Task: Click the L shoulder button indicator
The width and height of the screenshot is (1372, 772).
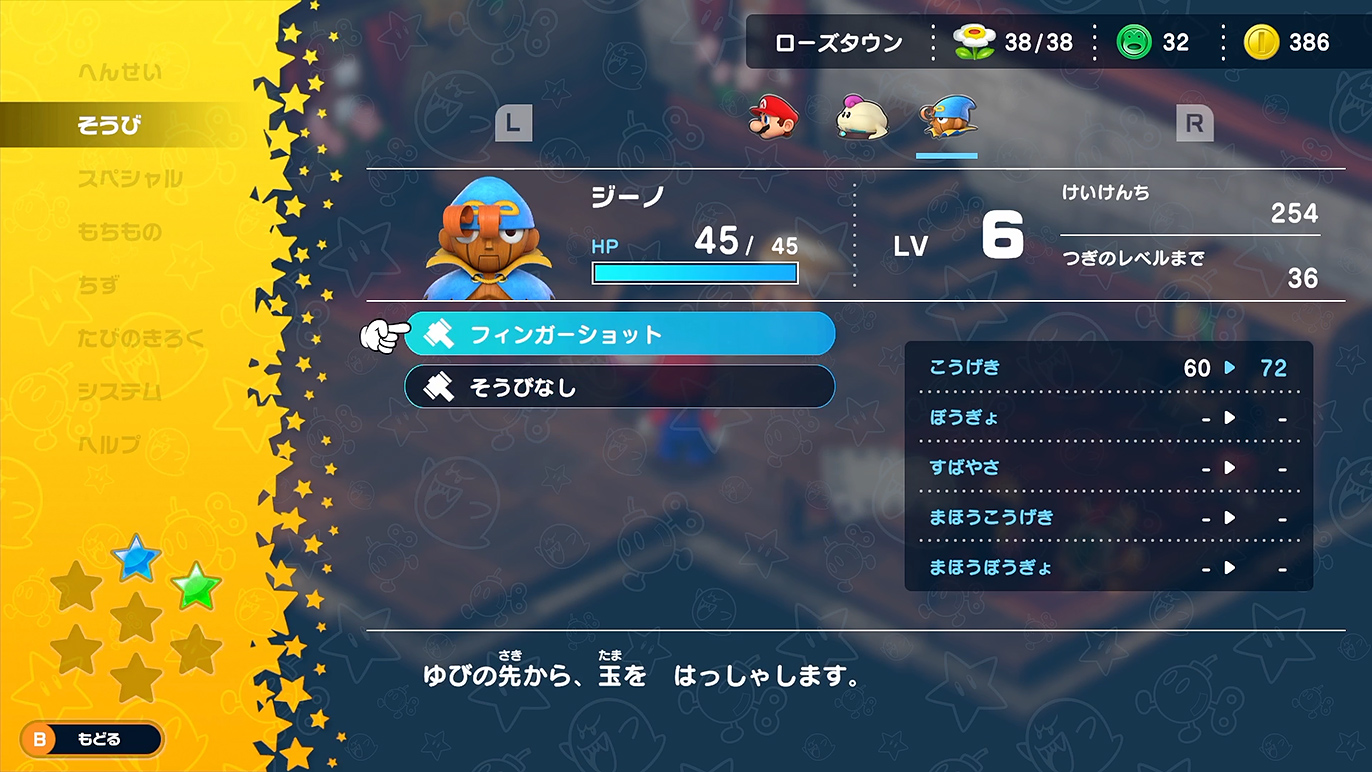Action: pyautogui.click(x=513, y=122)
